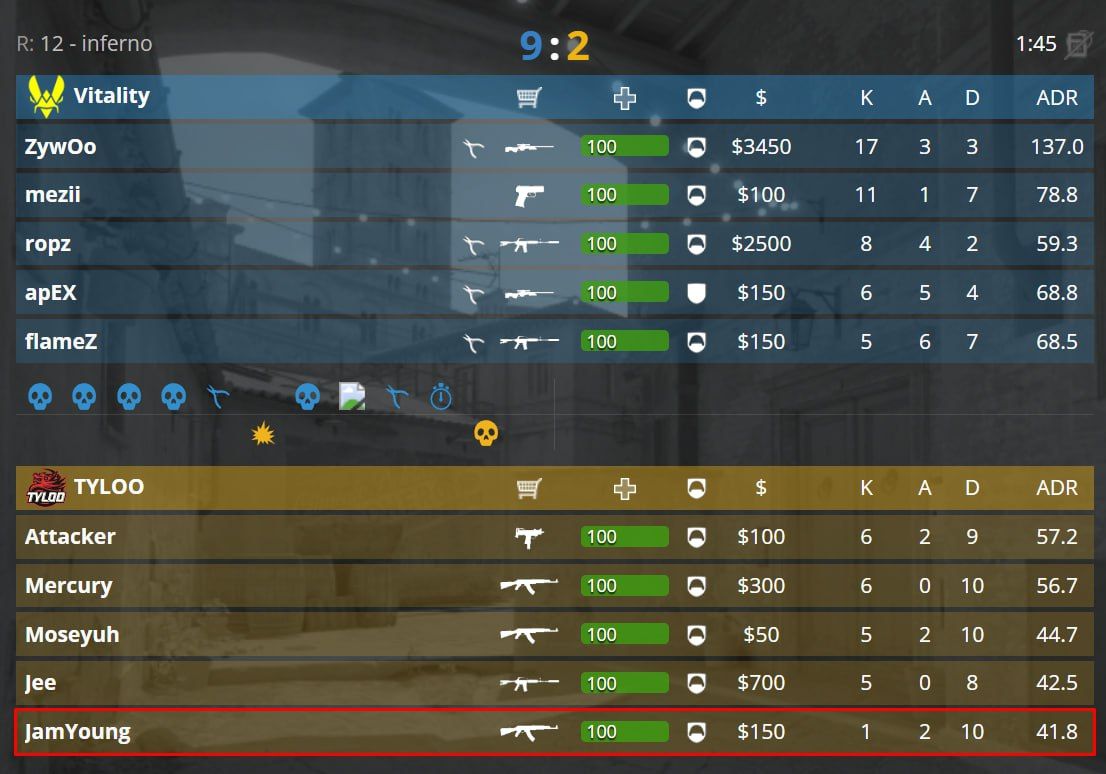Image resolution: width=1106 pixels, height=774 pixels.
Task: Choose ropz from the Vitality roster
Action: pos(49,244)
